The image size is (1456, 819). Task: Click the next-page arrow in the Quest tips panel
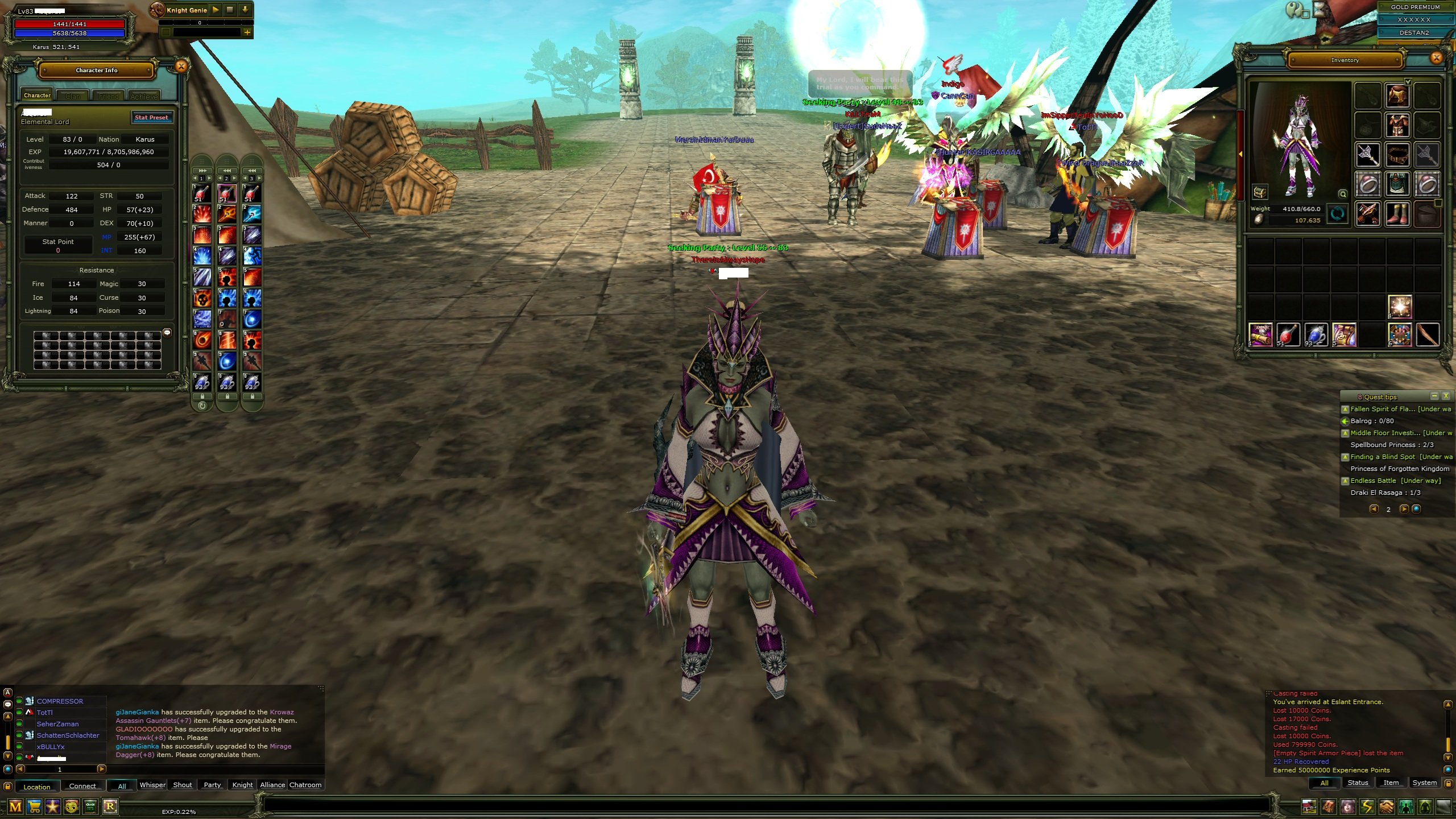[1404, 509]
